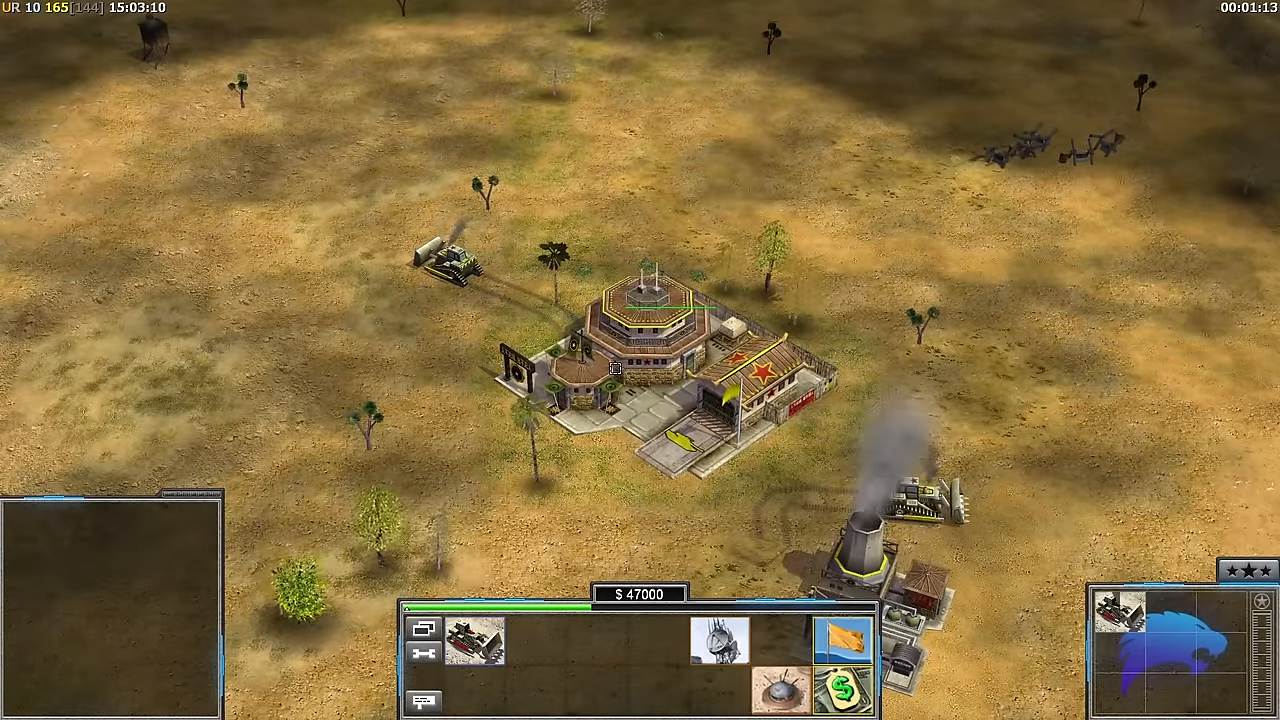Click the radar minimap panel
The image size is (1280, 720).
pos(110,608)
